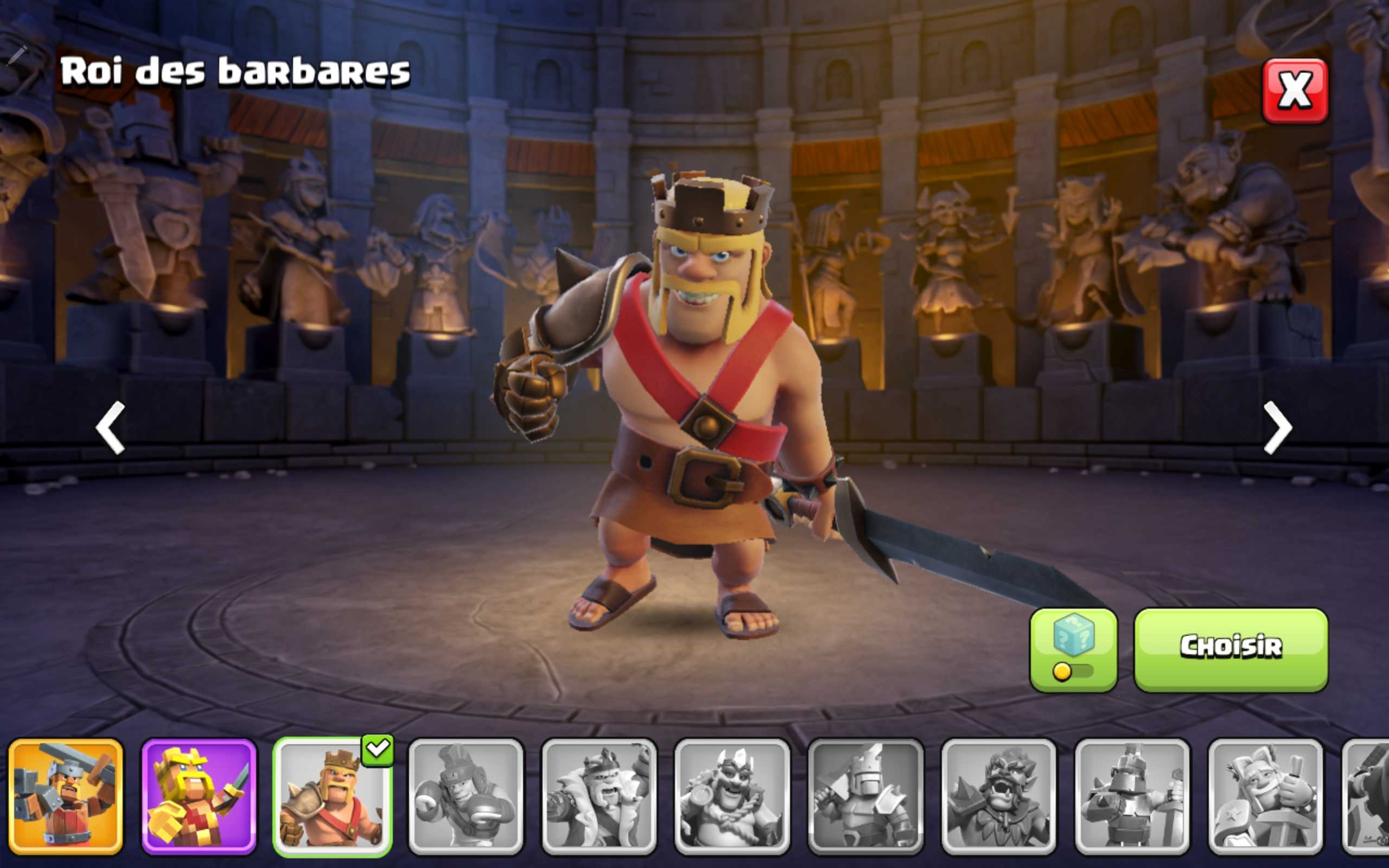1389x868 pixels.
Task: Go to the next hero with the right arrow
Action: [x=1278, y=427]
